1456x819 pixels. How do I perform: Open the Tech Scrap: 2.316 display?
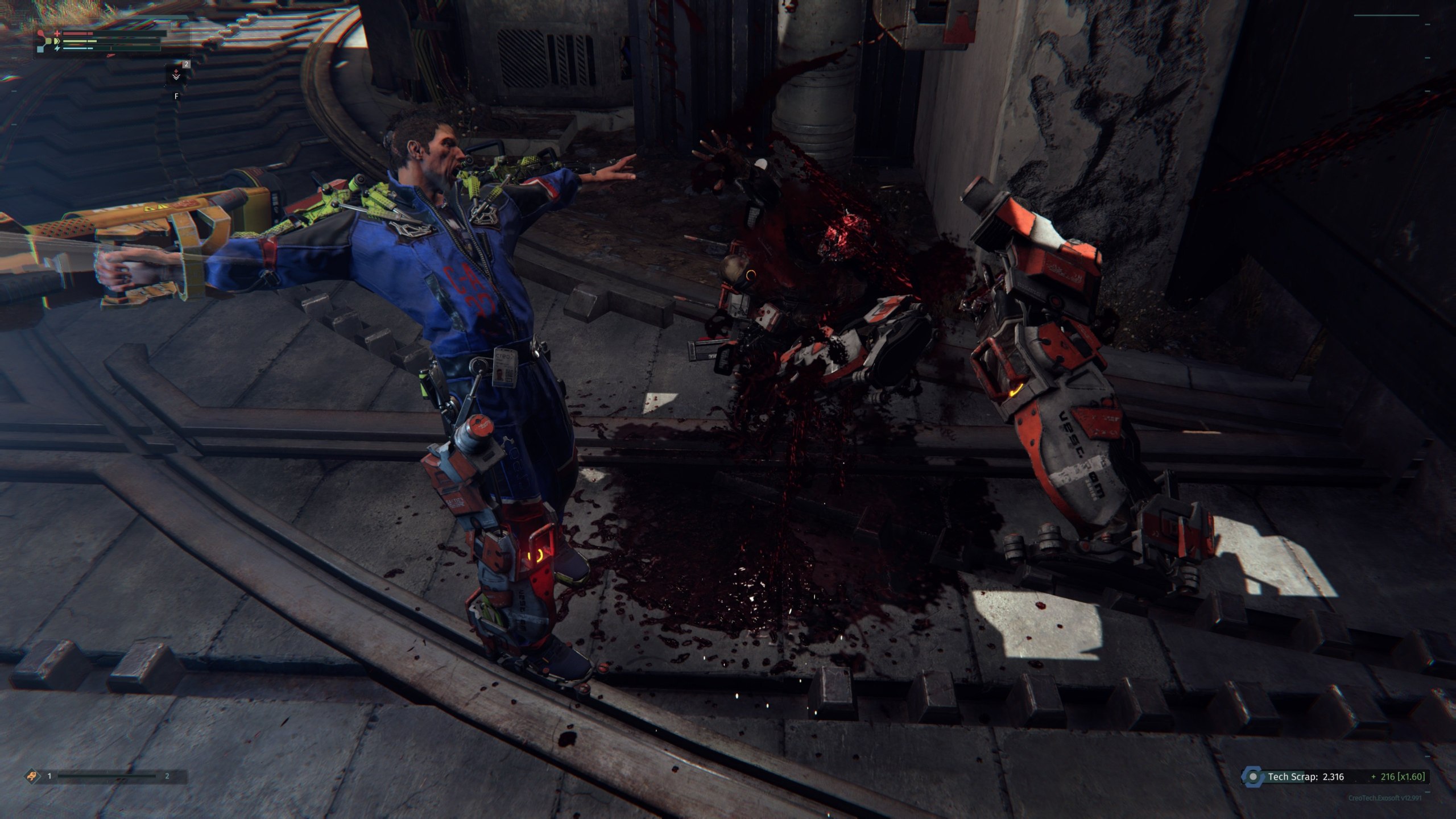[1306, 777]
